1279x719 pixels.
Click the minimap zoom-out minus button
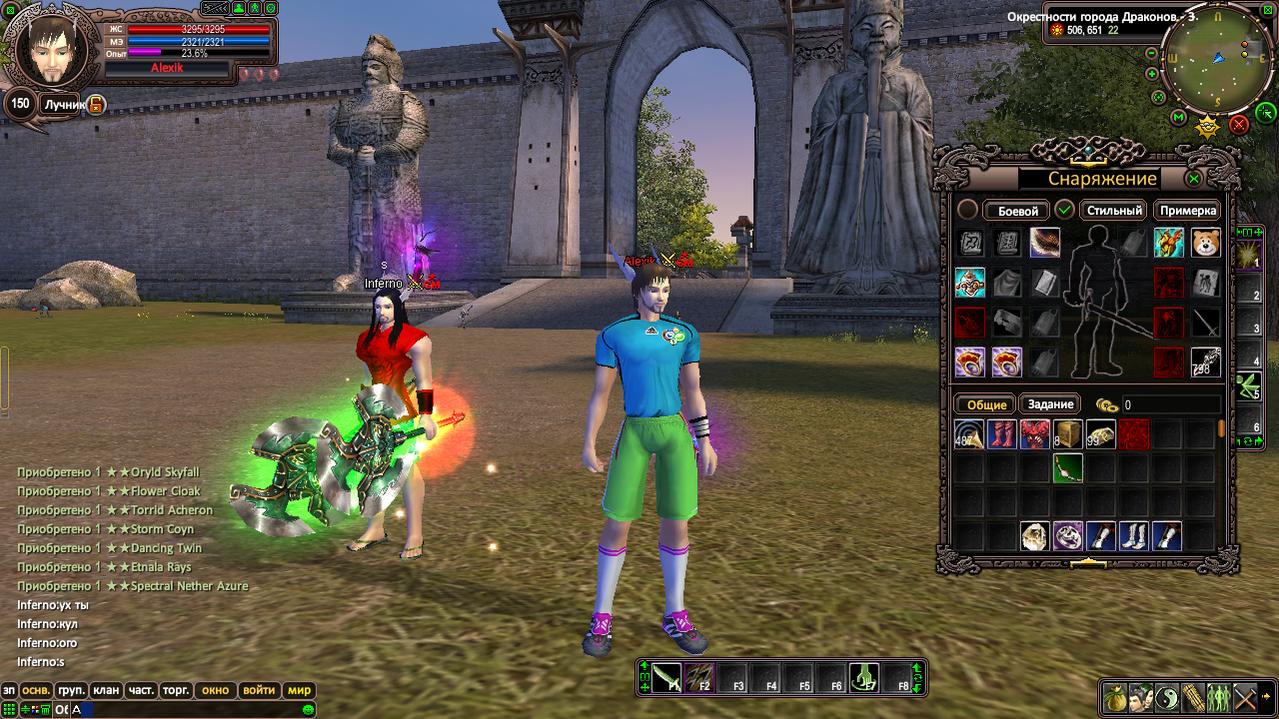pos(1151,53)
